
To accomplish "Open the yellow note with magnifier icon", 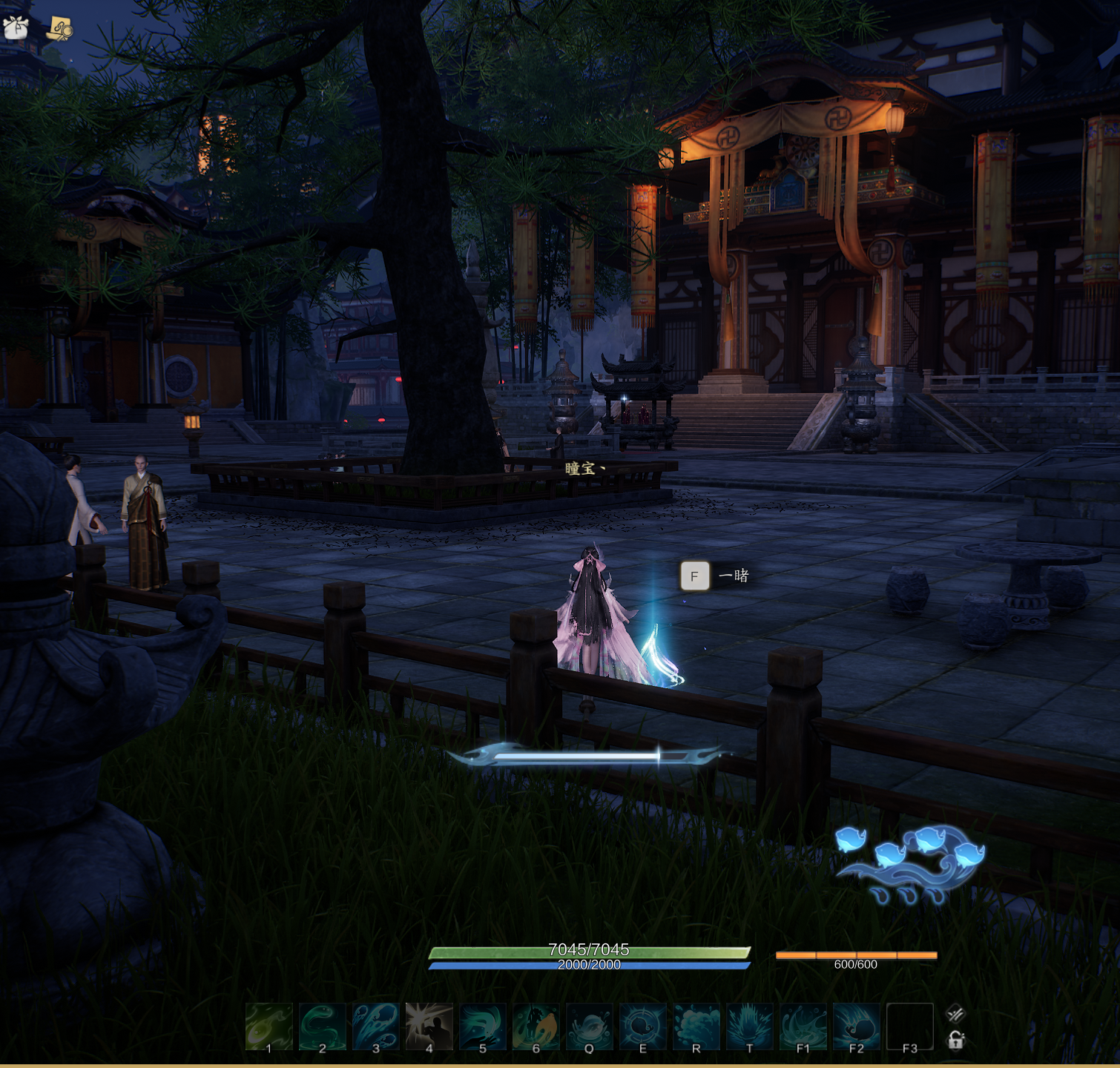I will coord(59,29).
